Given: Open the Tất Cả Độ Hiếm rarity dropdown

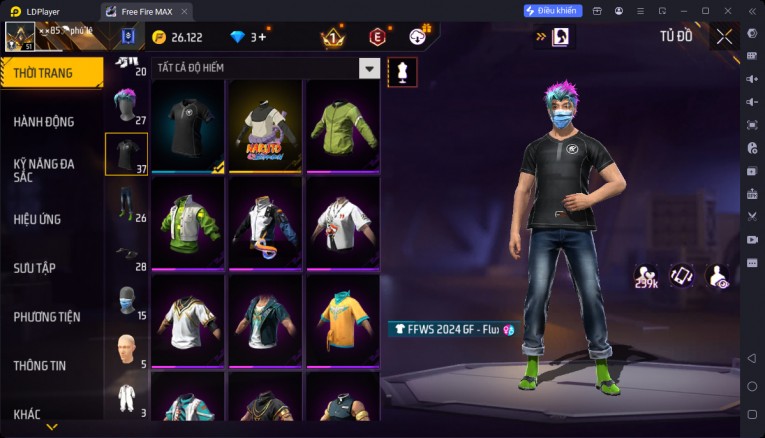Looking at the screenshot, I should (x=369, y=69).
